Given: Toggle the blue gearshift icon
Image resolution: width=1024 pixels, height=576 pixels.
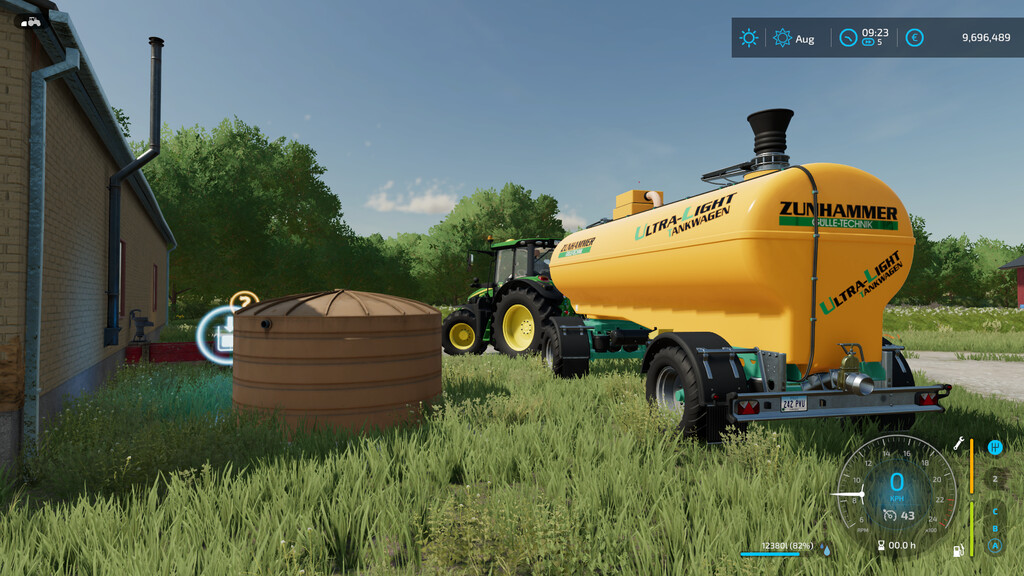Looking at the screenshot, I should (995, 447).
